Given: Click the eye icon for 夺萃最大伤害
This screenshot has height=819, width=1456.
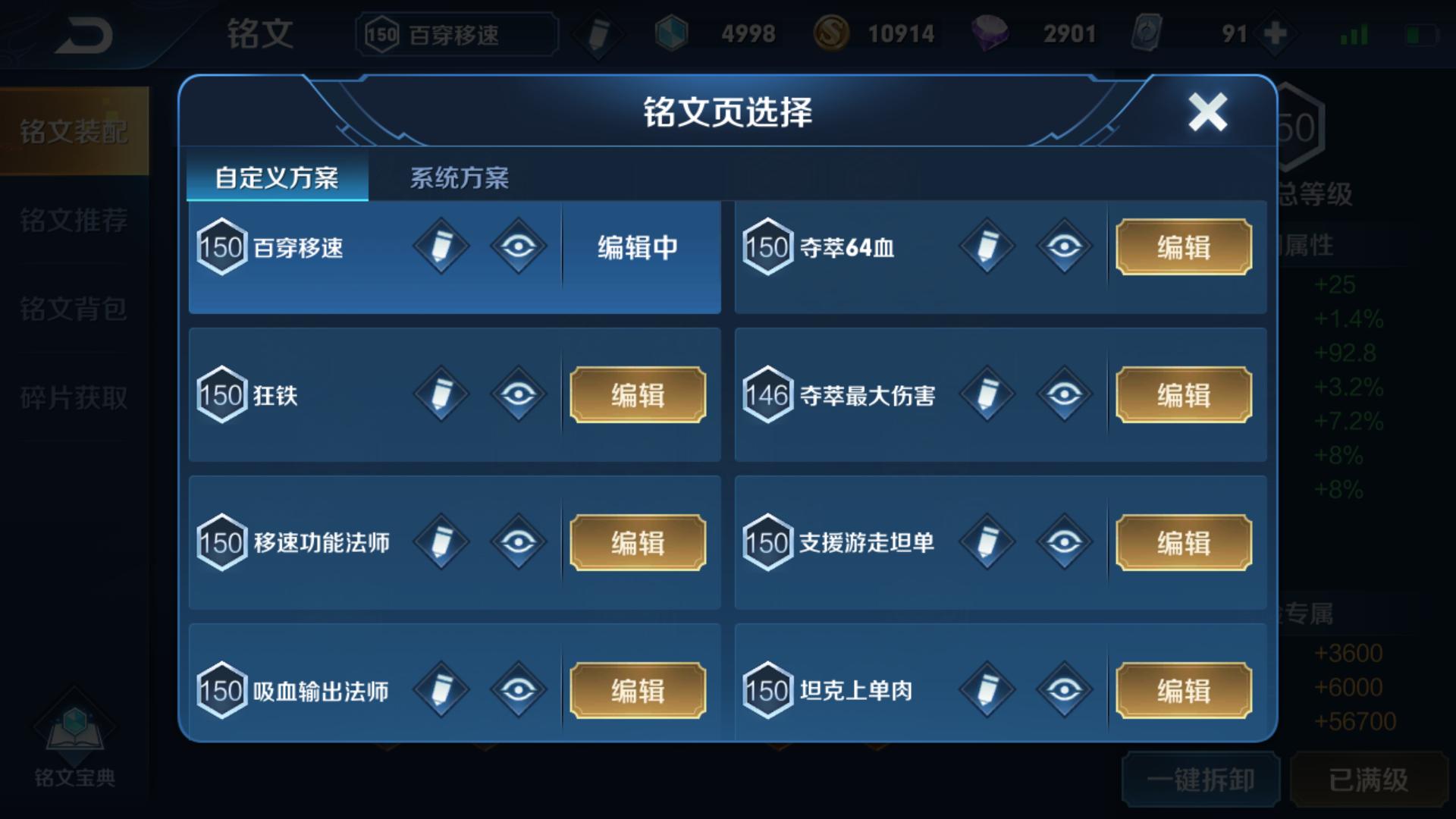Looking at the screenshot, I should click(x=1065, y=394).
